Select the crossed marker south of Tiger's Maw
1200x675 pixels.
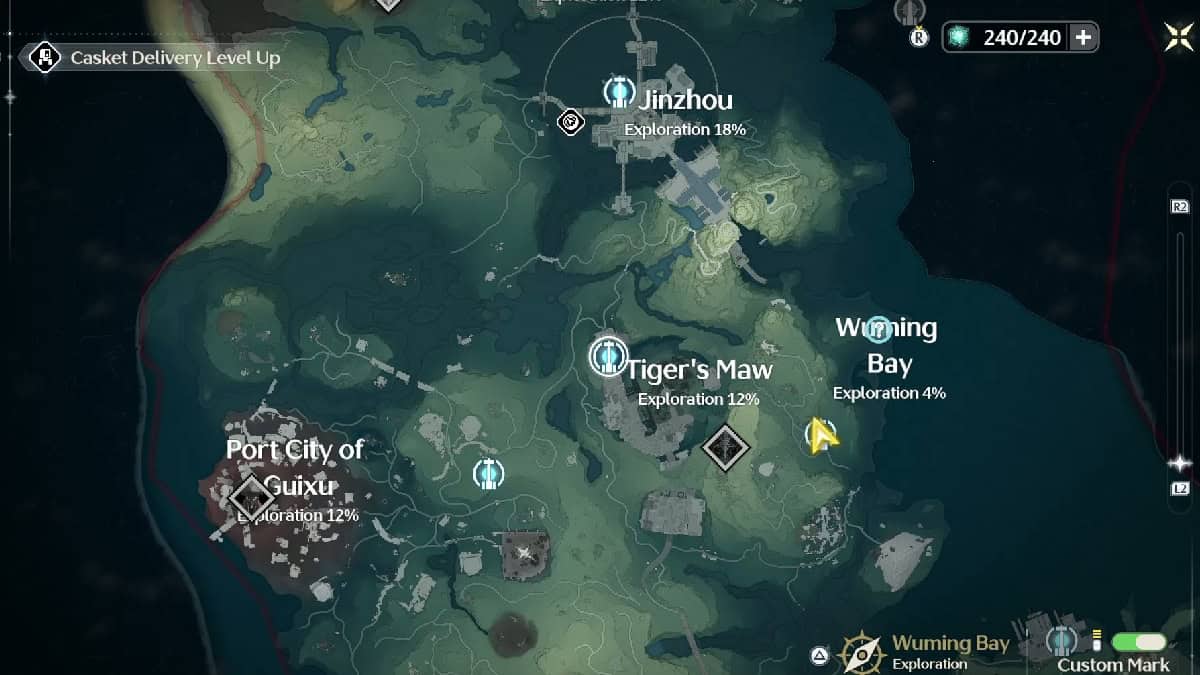(524, 551)
